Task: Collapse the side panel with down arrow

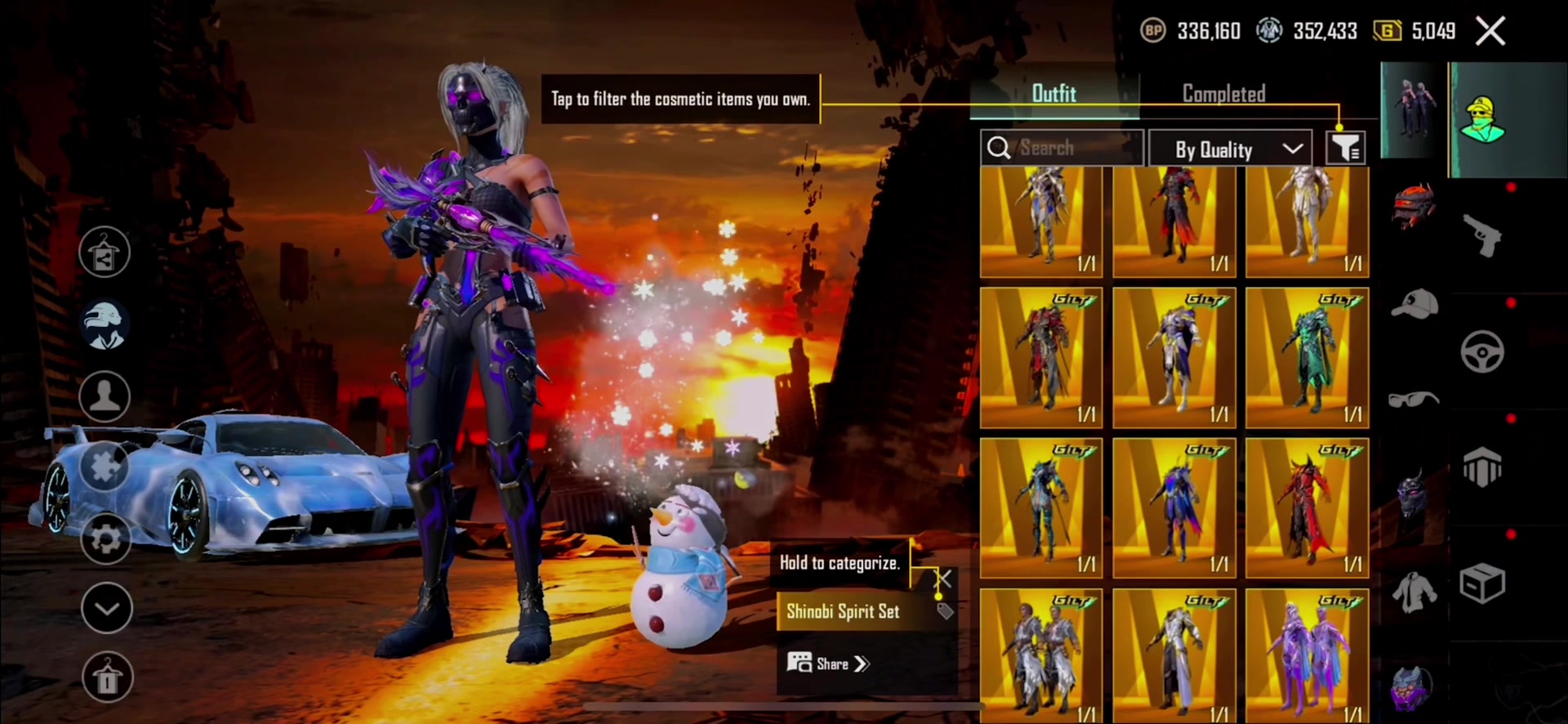Action: pos(106,608)
